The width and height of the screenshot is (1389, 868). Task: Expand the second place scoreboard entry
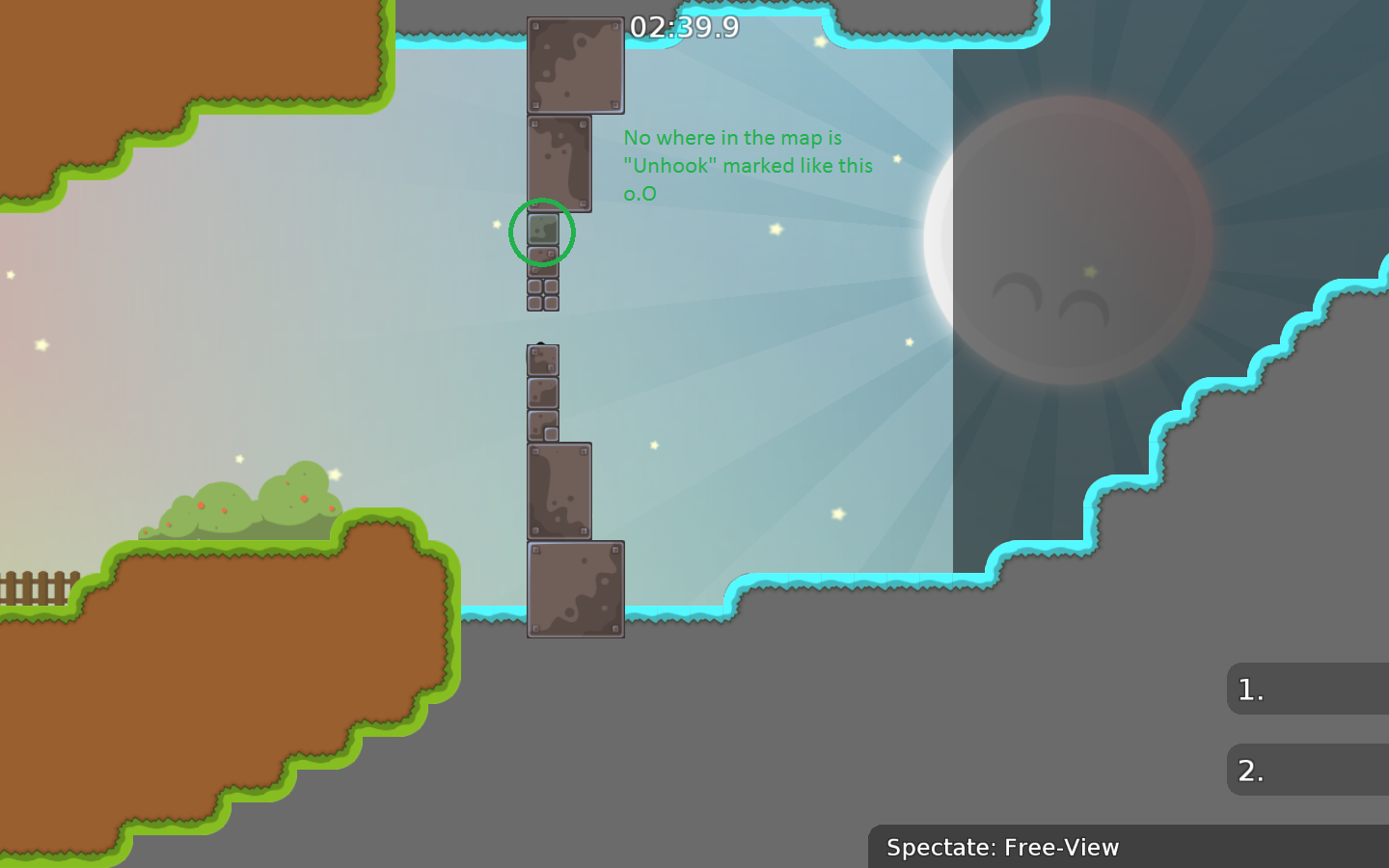point(1307,771)
